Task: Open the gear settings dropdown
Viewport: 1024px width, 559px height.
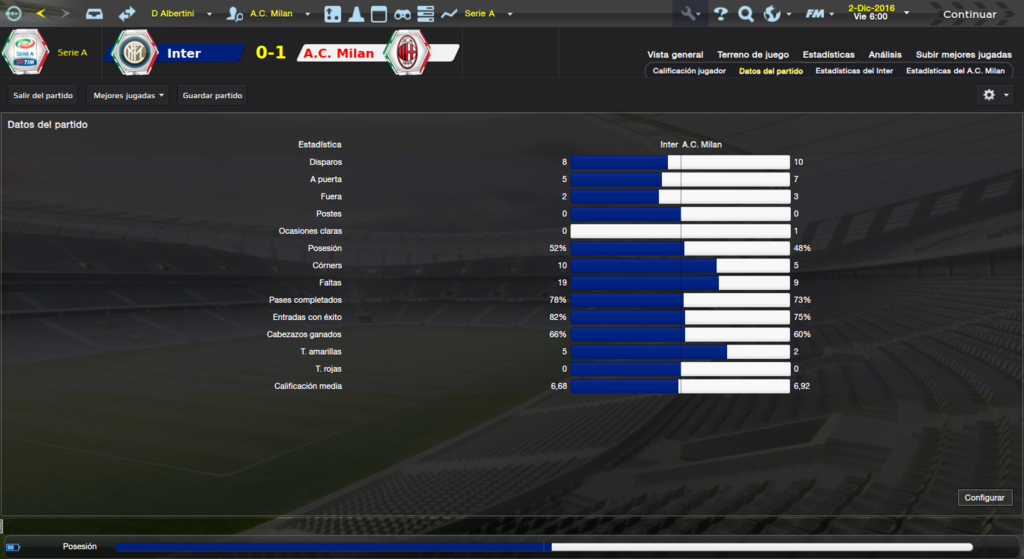Action: [x=995, y=95]
